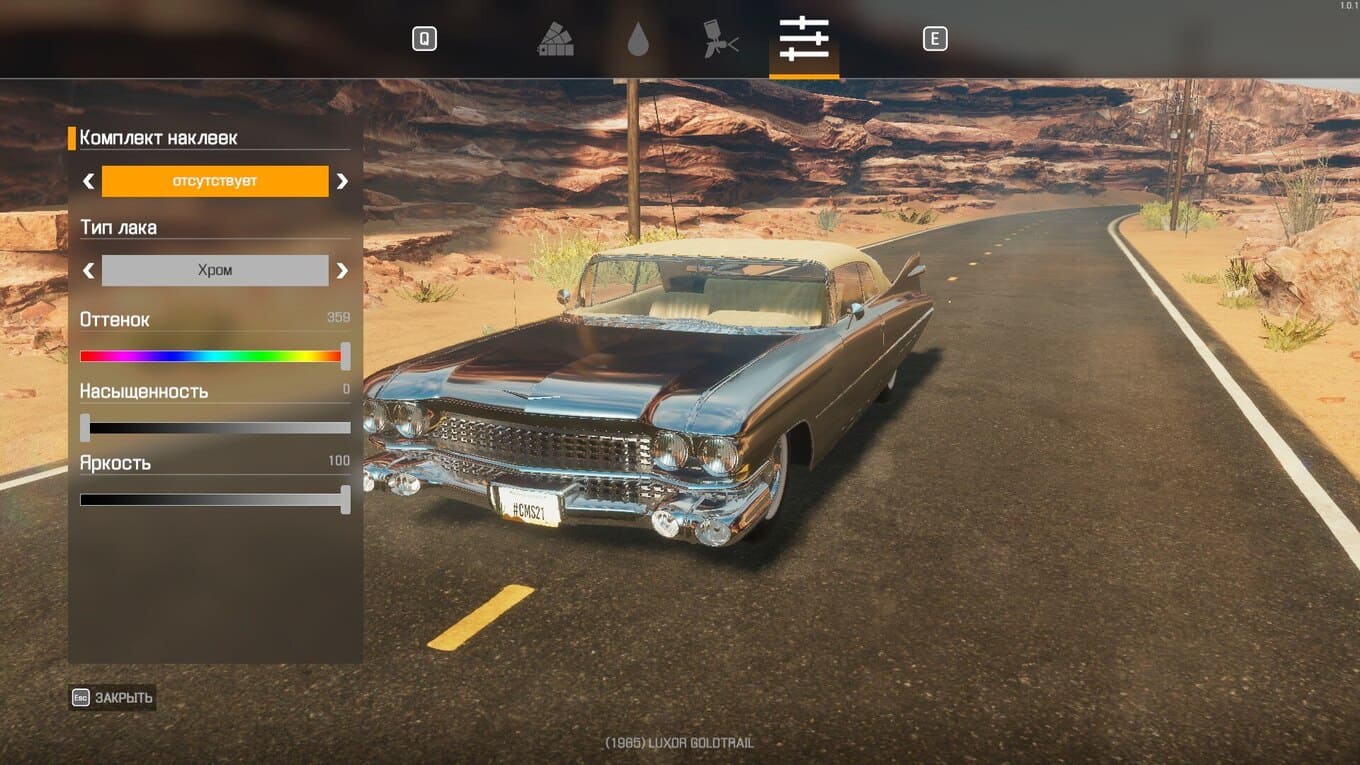Image resolution: width=1360 pixels, height=765 pixels.
Task: Switch to previous lacquer type before Хром
Action: click(88, 270)
